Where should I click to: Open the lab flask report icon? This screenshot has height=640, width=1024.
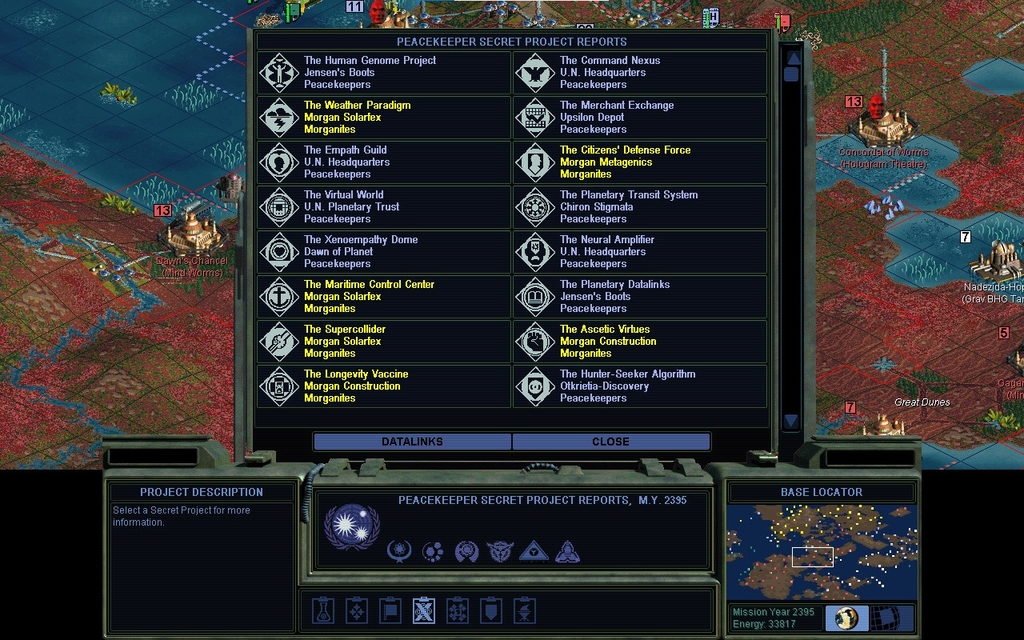(x=322, y=610)
